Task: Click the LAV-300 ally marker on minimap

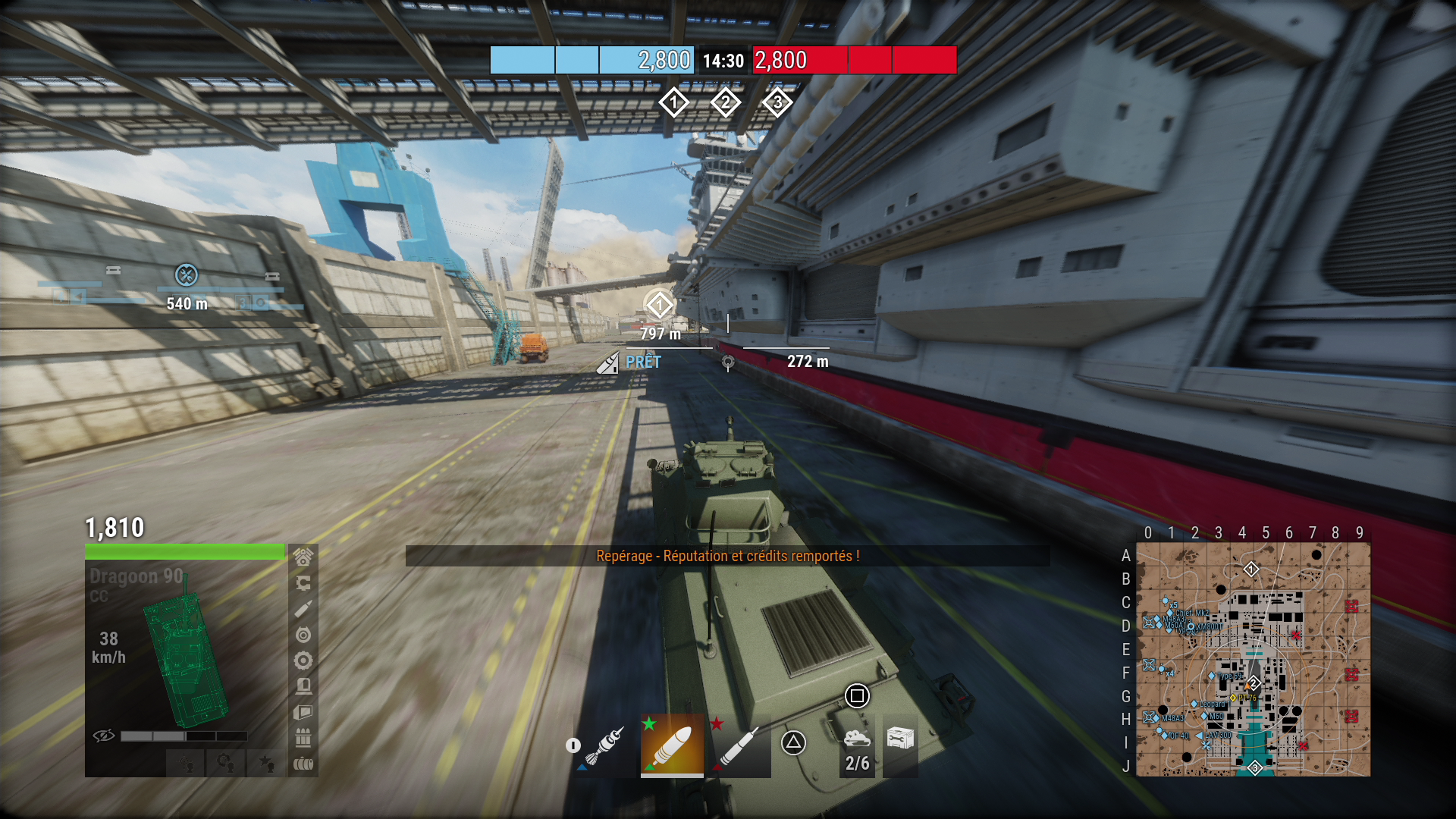Action: click(x=1200, y=736)
